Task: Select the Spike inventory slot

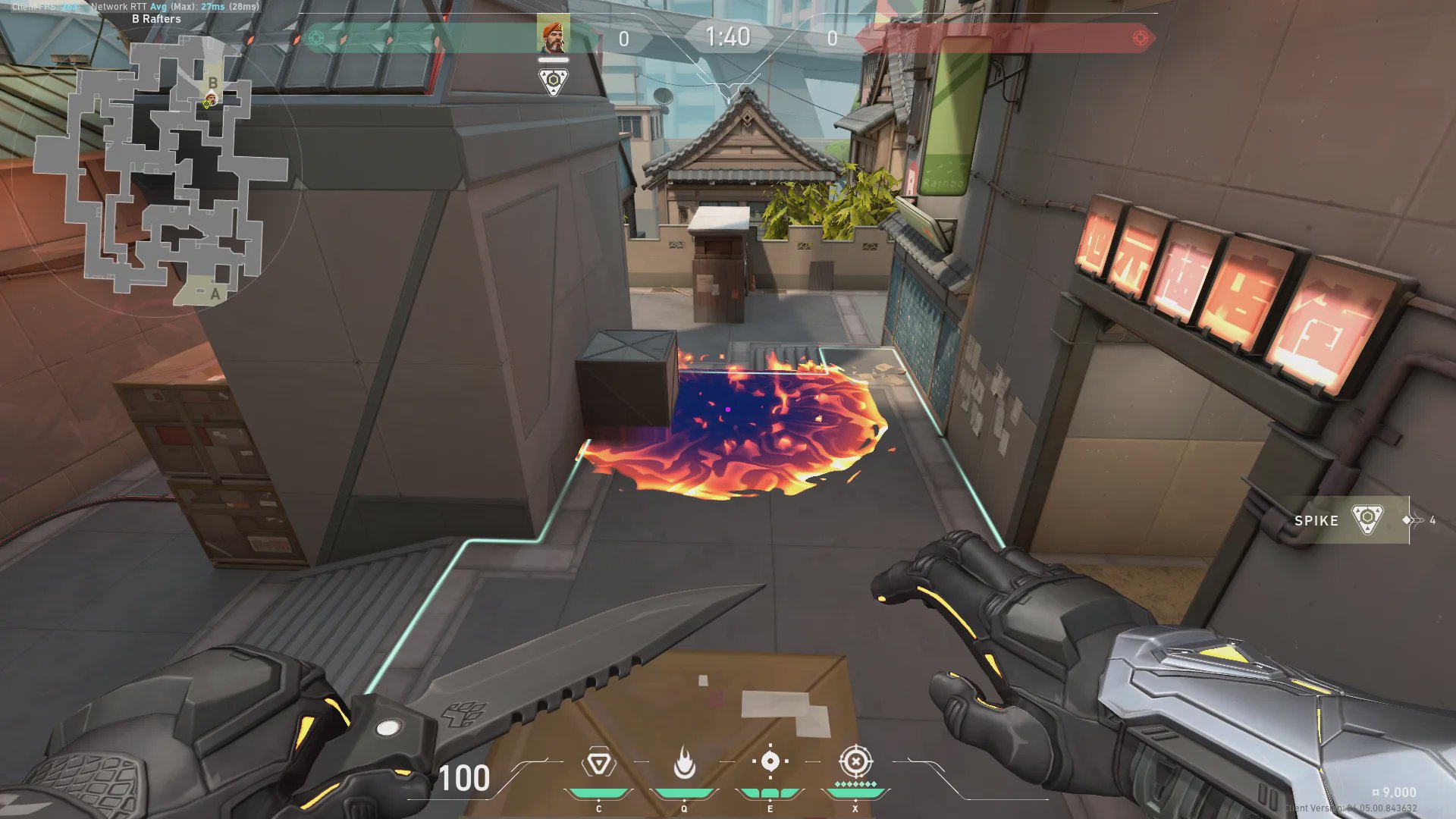Action: point(1344,520)
